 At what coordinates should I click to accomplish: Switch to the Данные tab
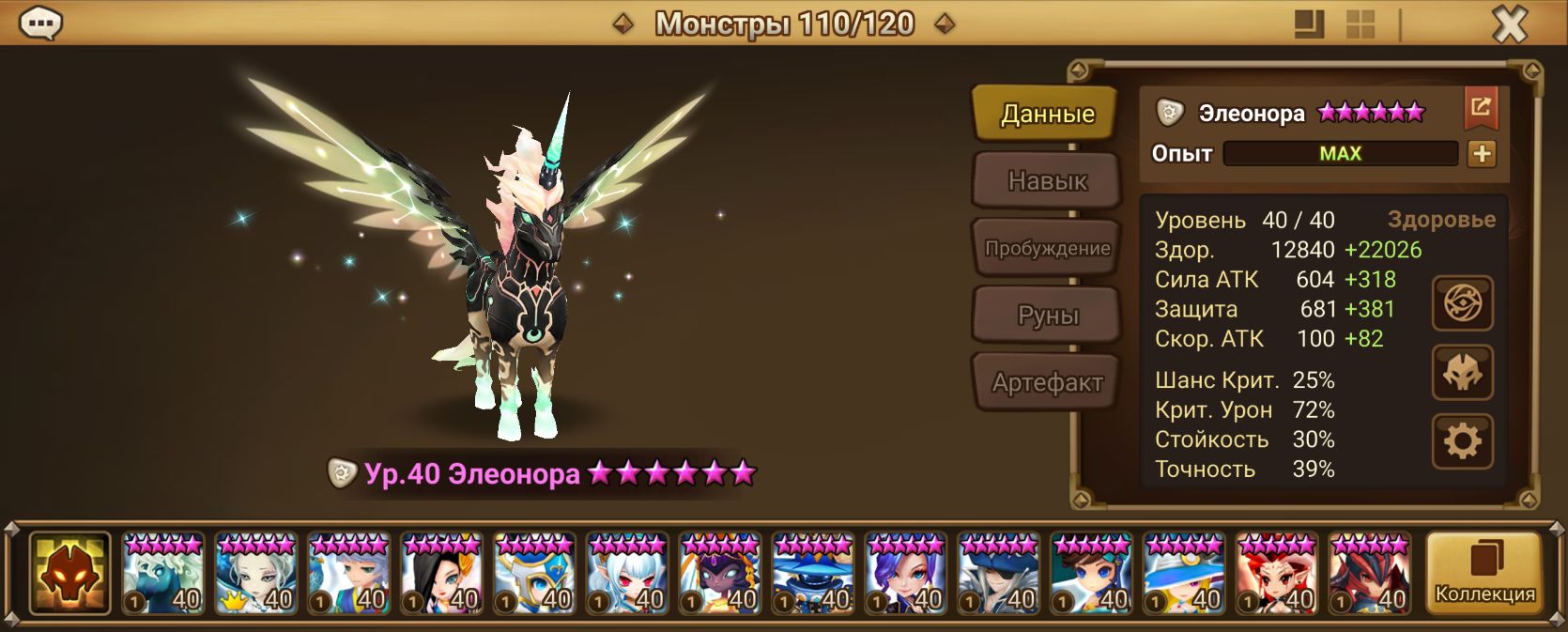[x=1047, y=114]
